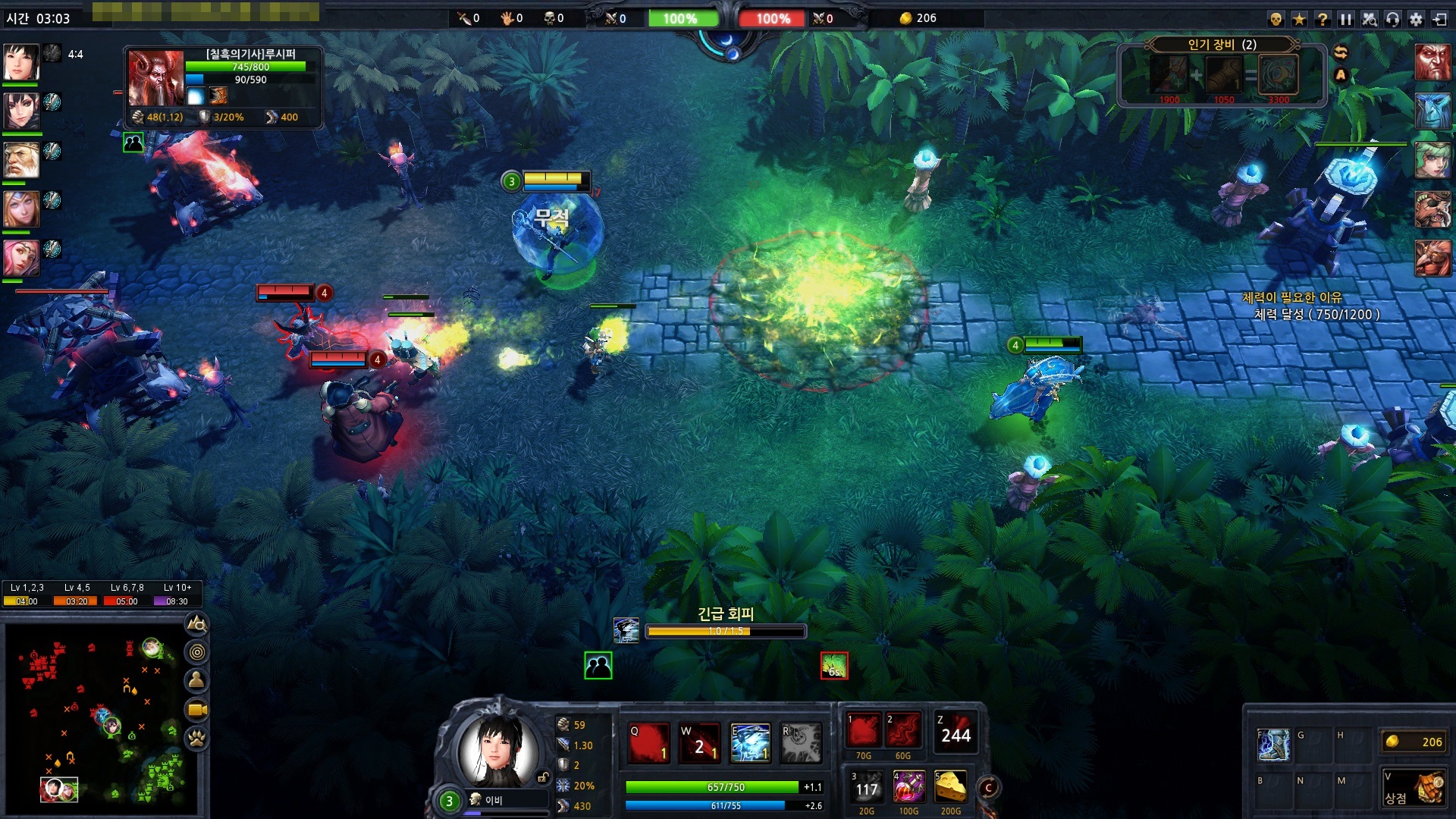Screen dimensions: 1456x819
Task: Select the 3300 gold recommended item
Action: pyautogui.click(x=1279, y=75)
